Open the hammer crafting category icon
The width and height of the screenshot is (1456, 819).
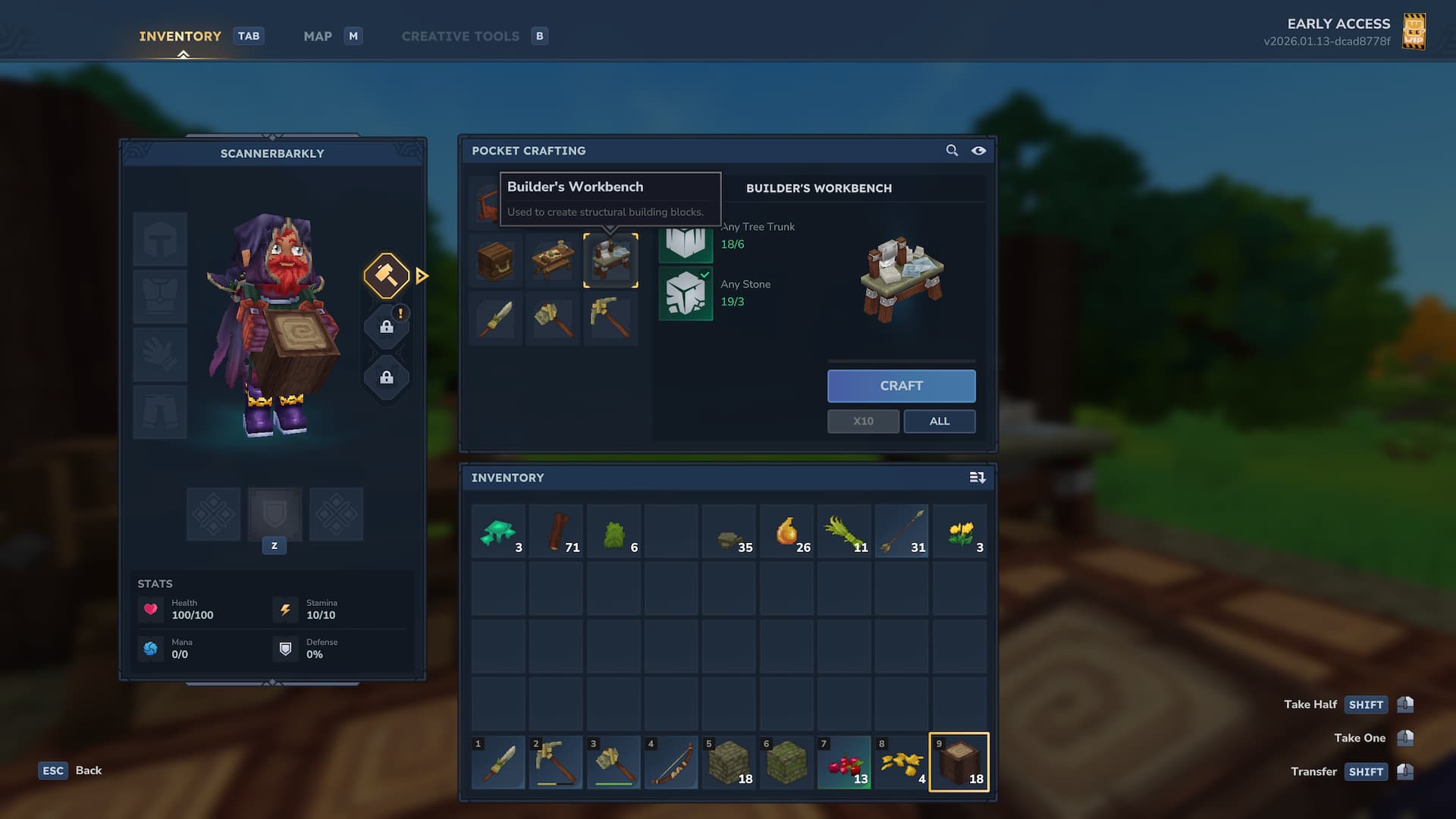pos(387,275)
